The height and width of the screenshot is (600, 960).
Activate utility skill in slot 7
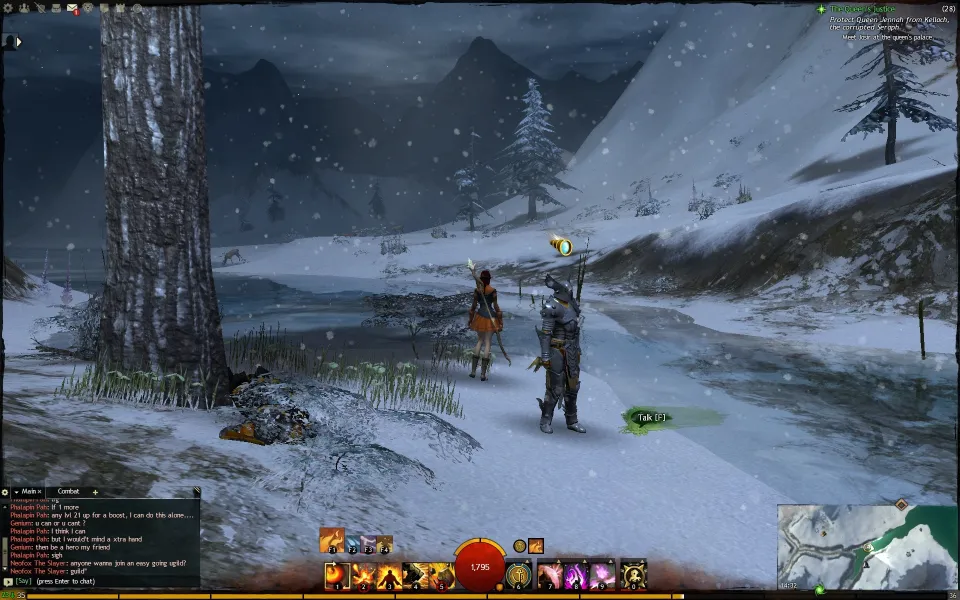pos(550,575)
